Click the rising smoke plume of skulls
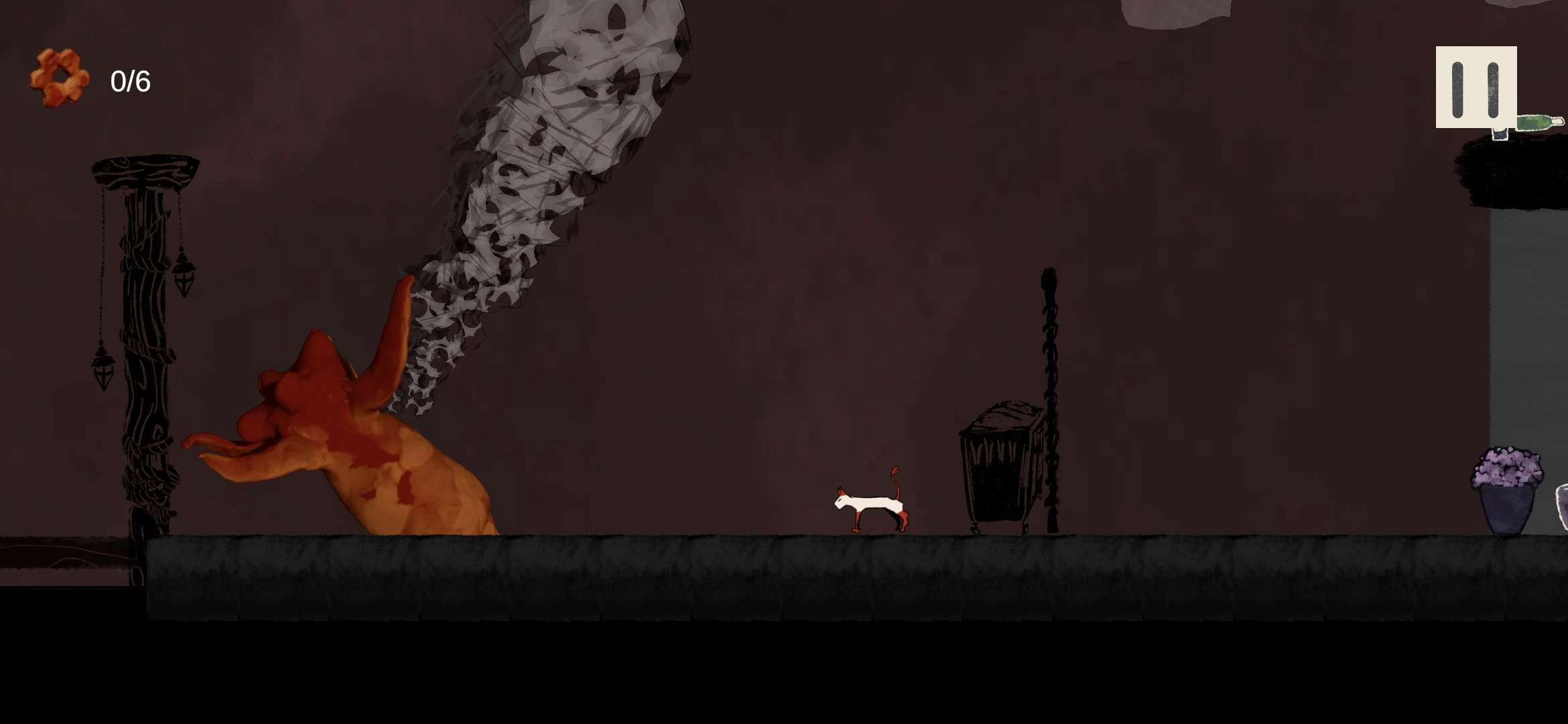The width and height of the screenshot is (1568, 724). point(556,168)
